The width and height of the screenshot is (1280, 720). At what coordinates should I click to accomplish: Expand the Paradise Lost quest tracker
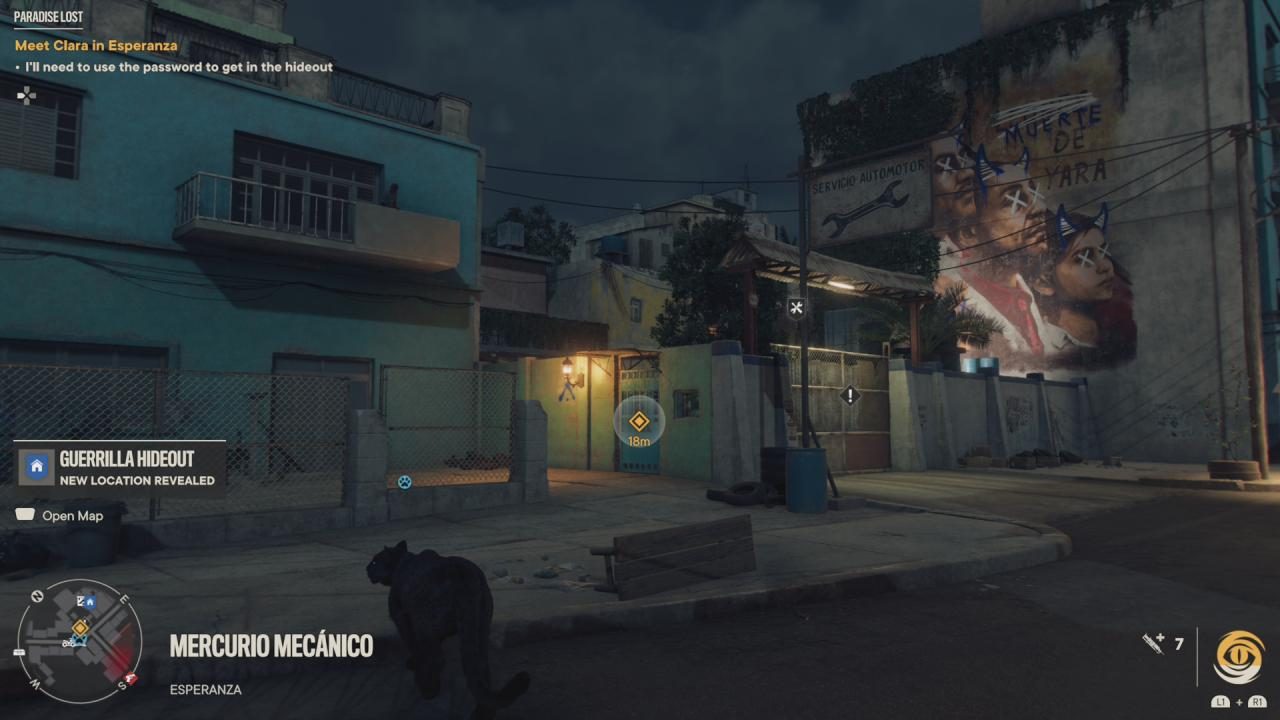pyautogui.click(x=49, y=16)
